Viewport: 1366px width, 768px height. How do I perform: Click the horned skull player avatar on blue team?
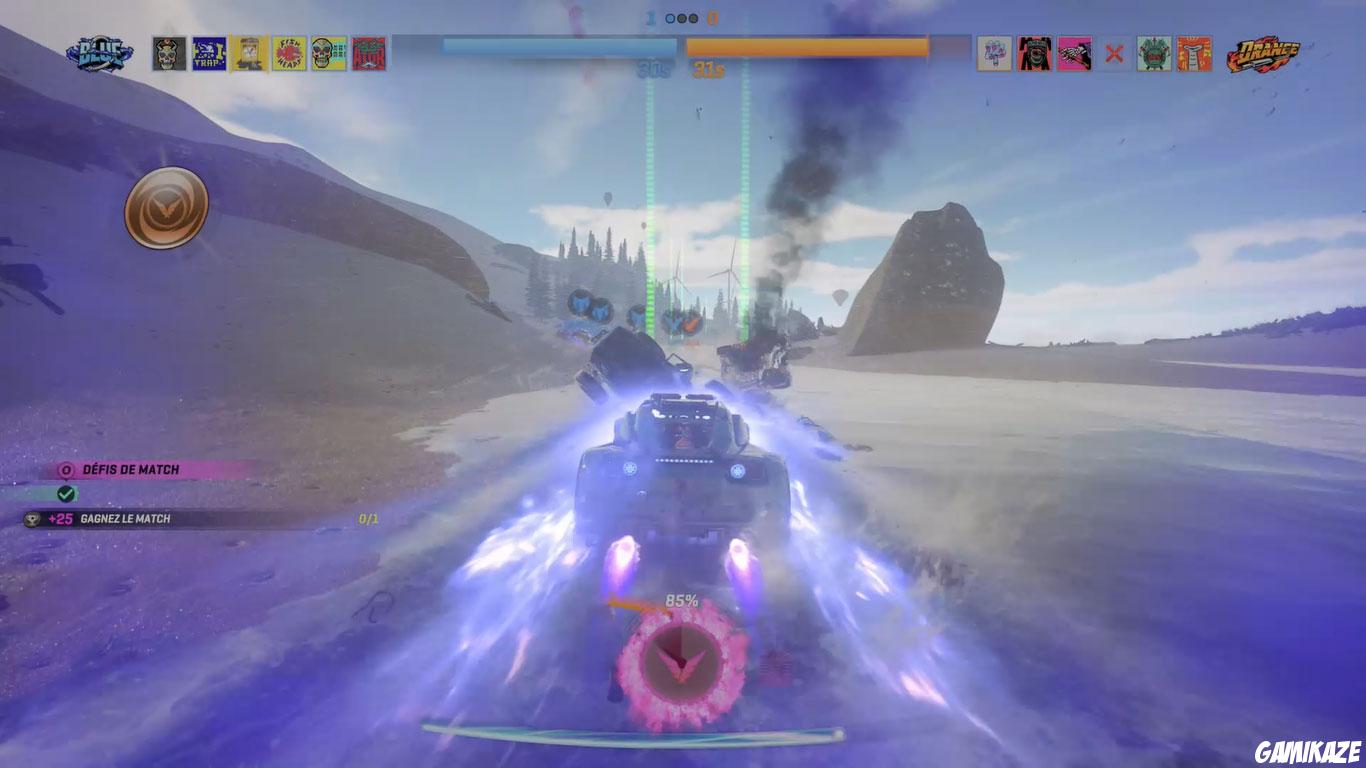[167, 52]
